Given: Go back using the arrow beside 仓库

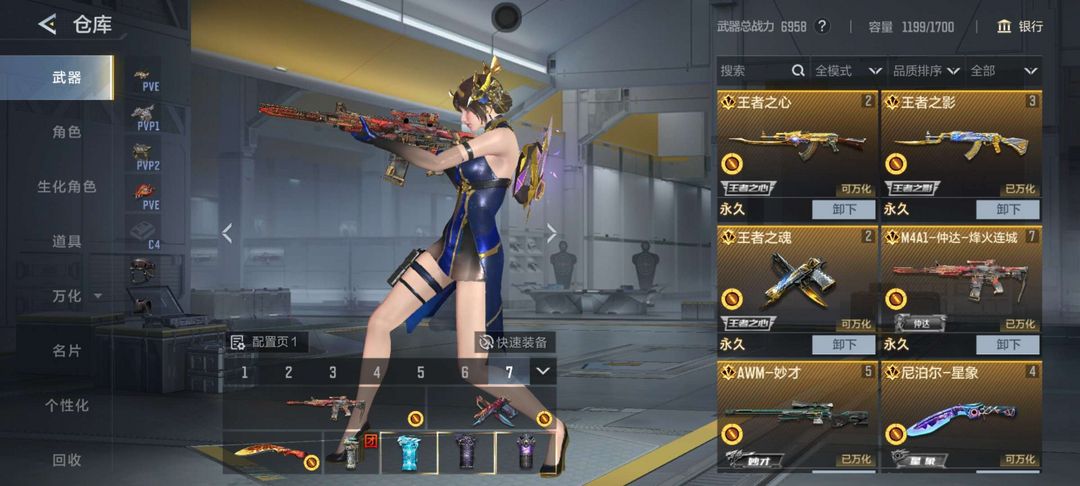Looking at the screenshot, I should click(x=47, y=25).
